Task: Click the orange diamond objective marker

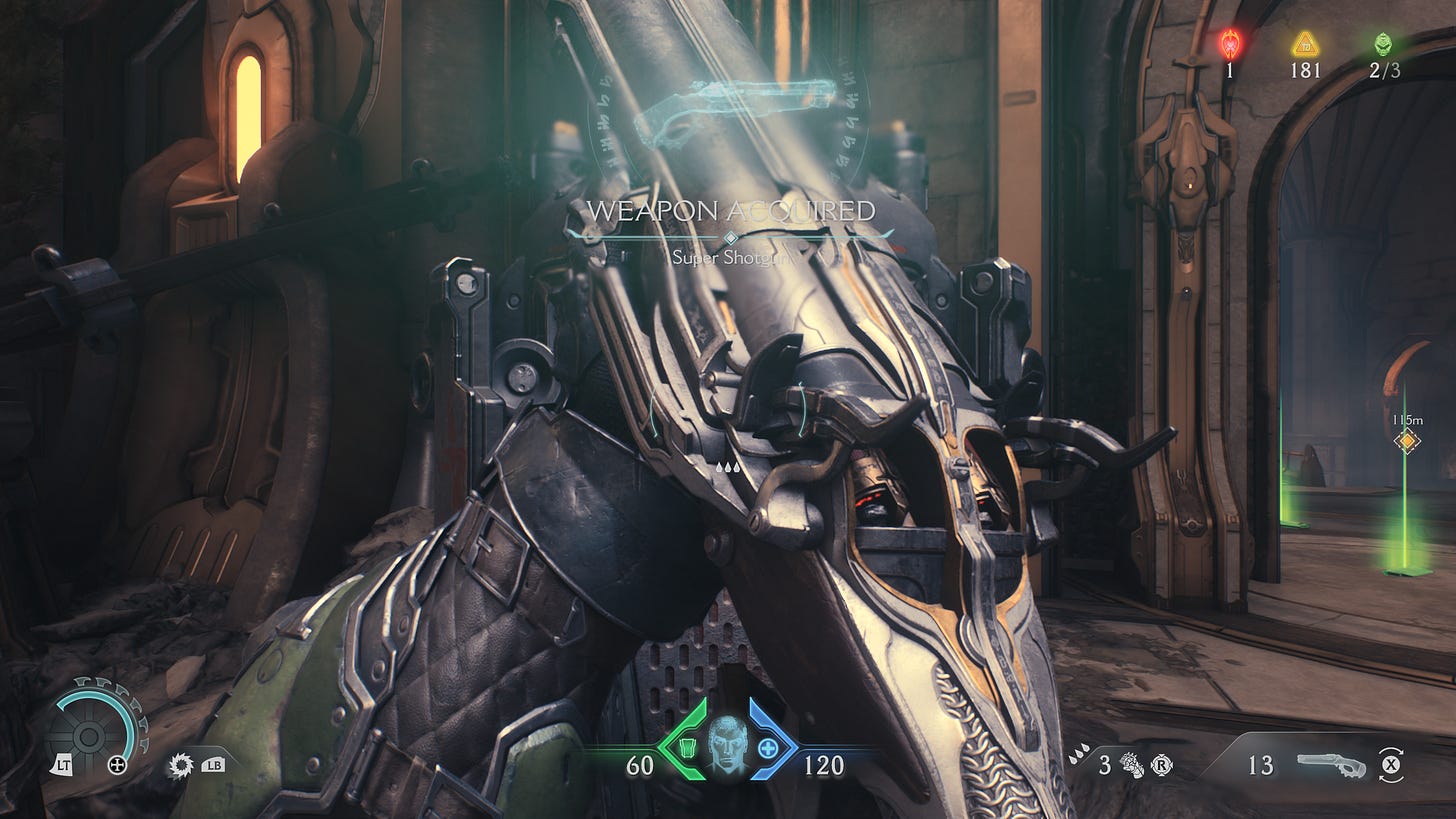Action: click(1407, 441)
